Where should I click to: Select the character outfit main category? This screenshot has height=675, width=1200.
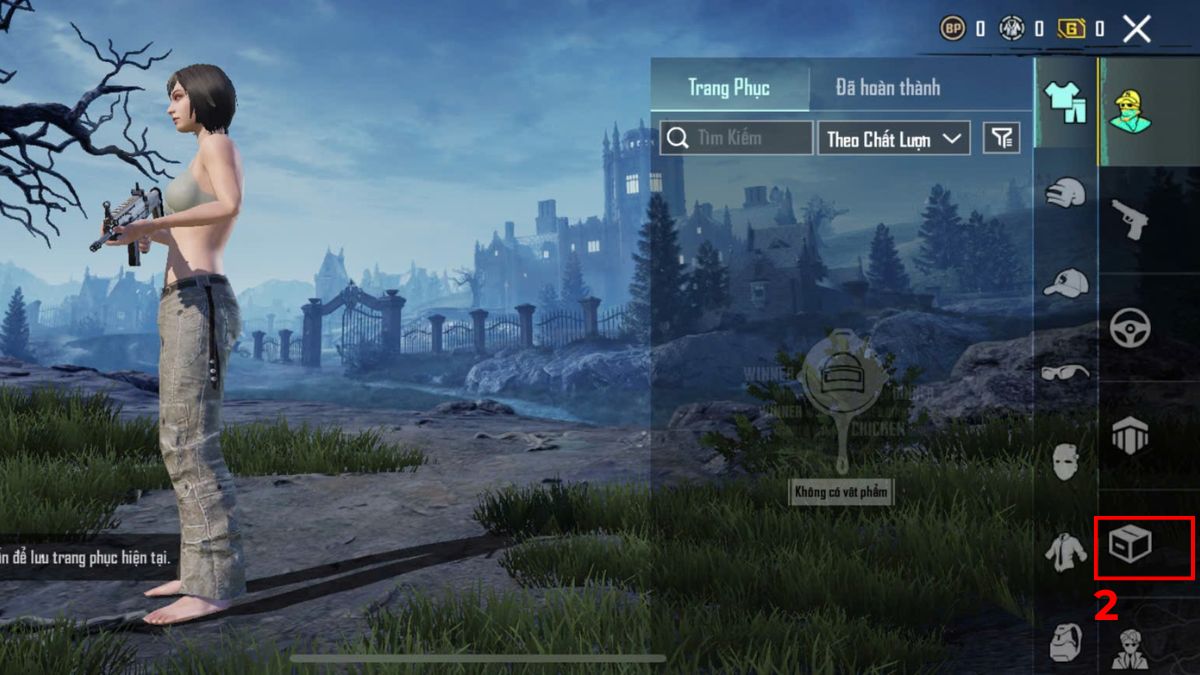click(x=1130, y=111)
